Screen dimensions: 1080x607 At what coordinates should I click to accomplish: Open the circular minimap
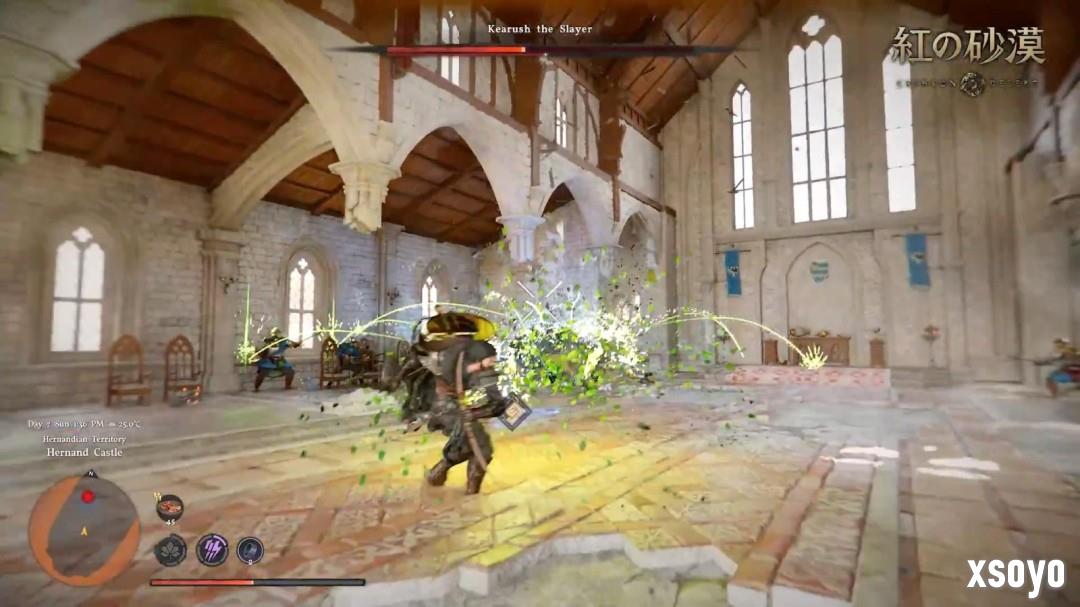point(84,529)
